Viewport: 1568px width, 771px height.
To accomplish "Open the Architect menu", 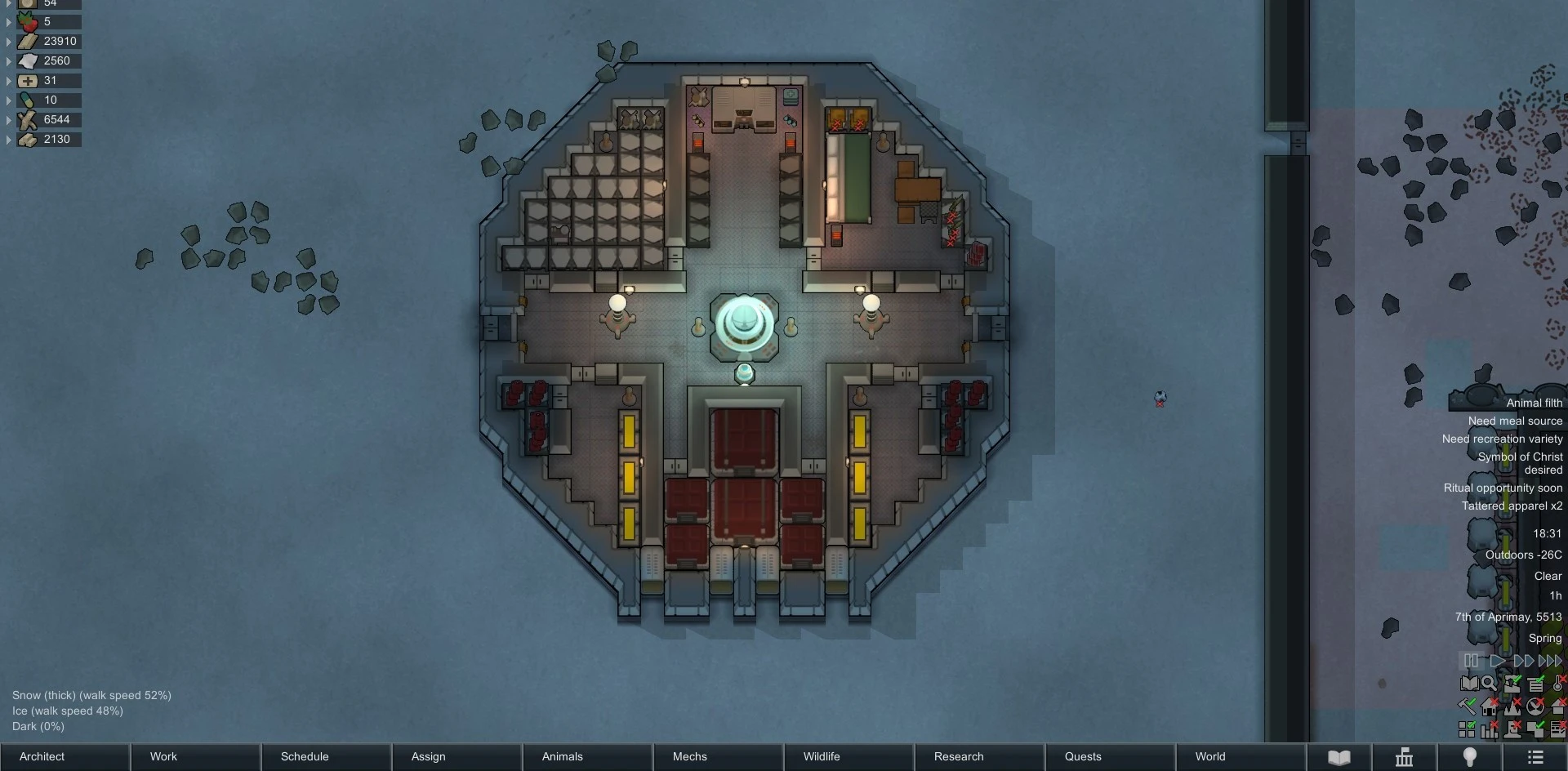I will [x=41, y=756].
